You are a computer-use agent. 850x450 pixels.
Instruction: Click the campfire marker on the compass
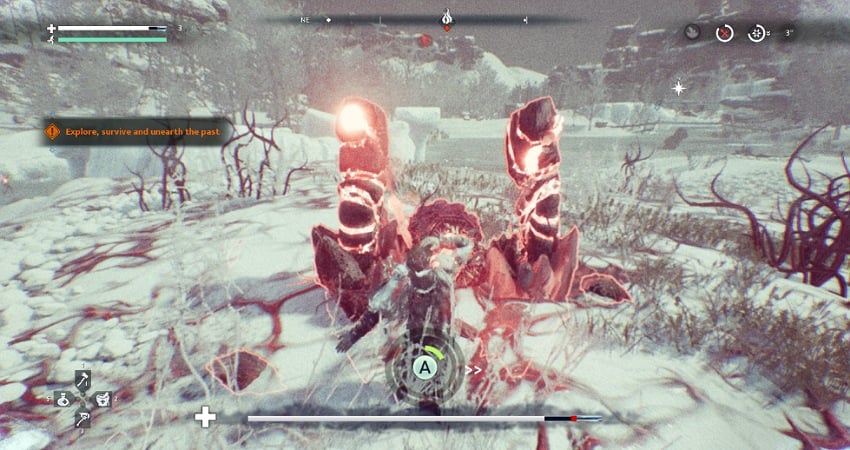click(447, 17)
